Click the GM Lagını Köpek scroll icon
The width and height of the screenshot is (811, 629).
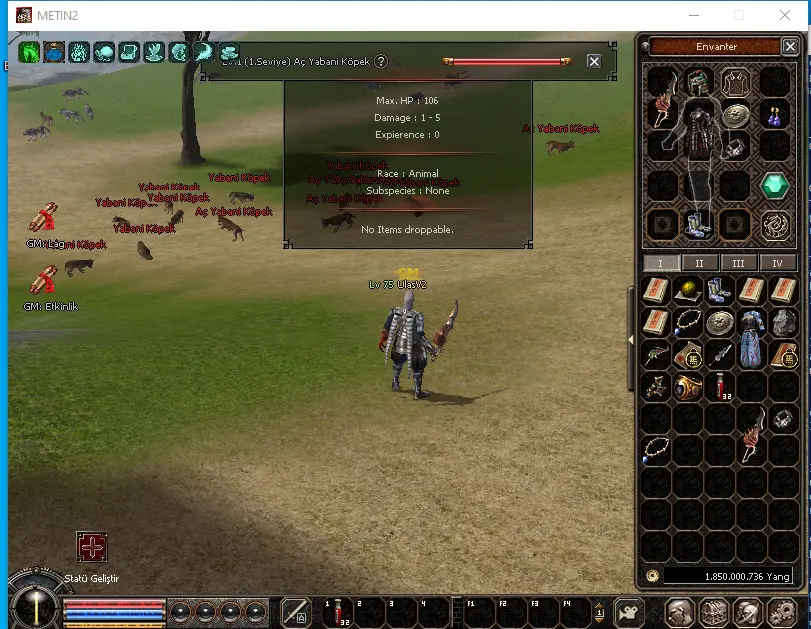pyautogui.click(x=43, y=217)
